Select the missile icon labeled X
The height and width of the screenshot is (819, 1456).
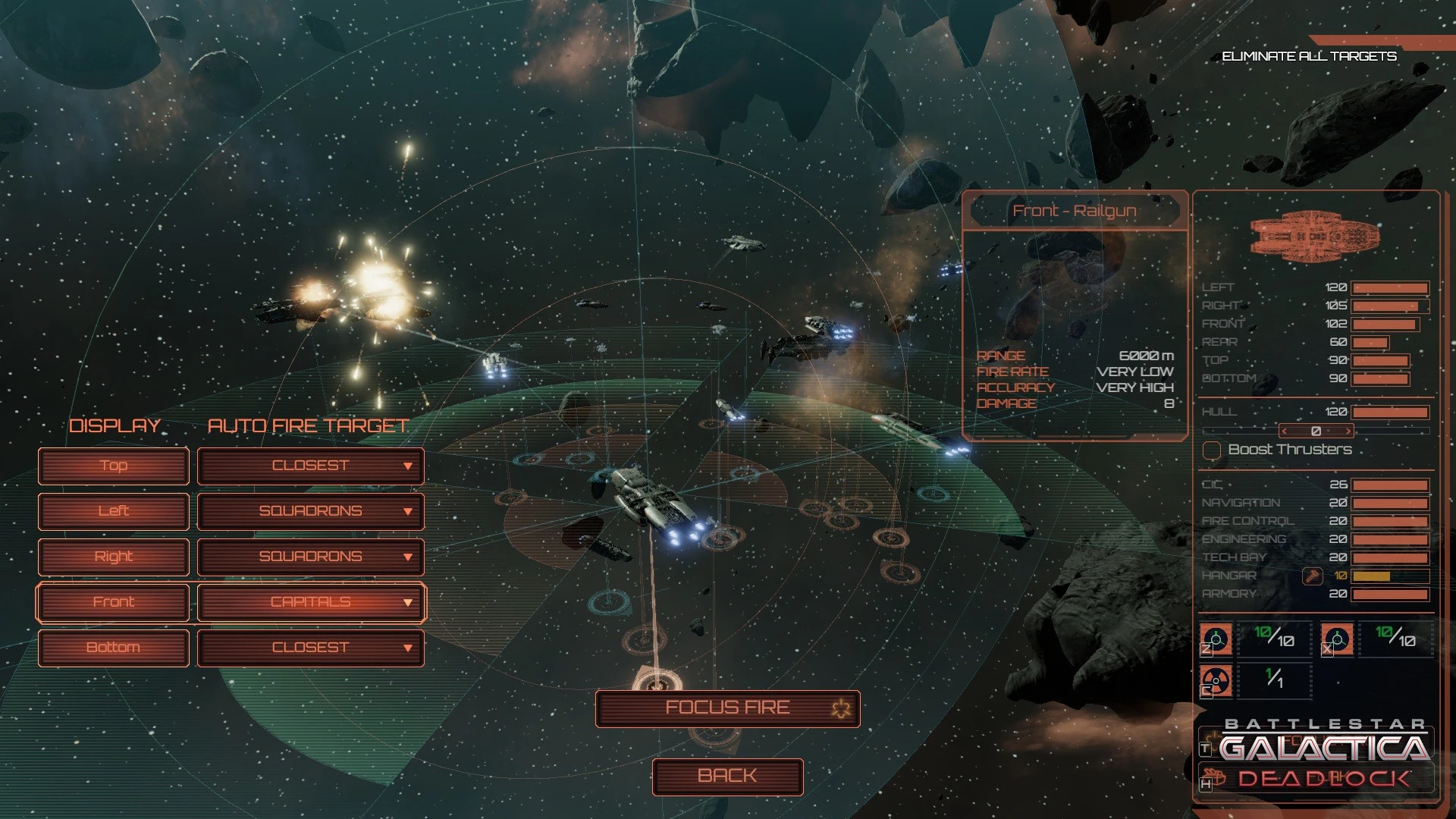point(1337,639)
